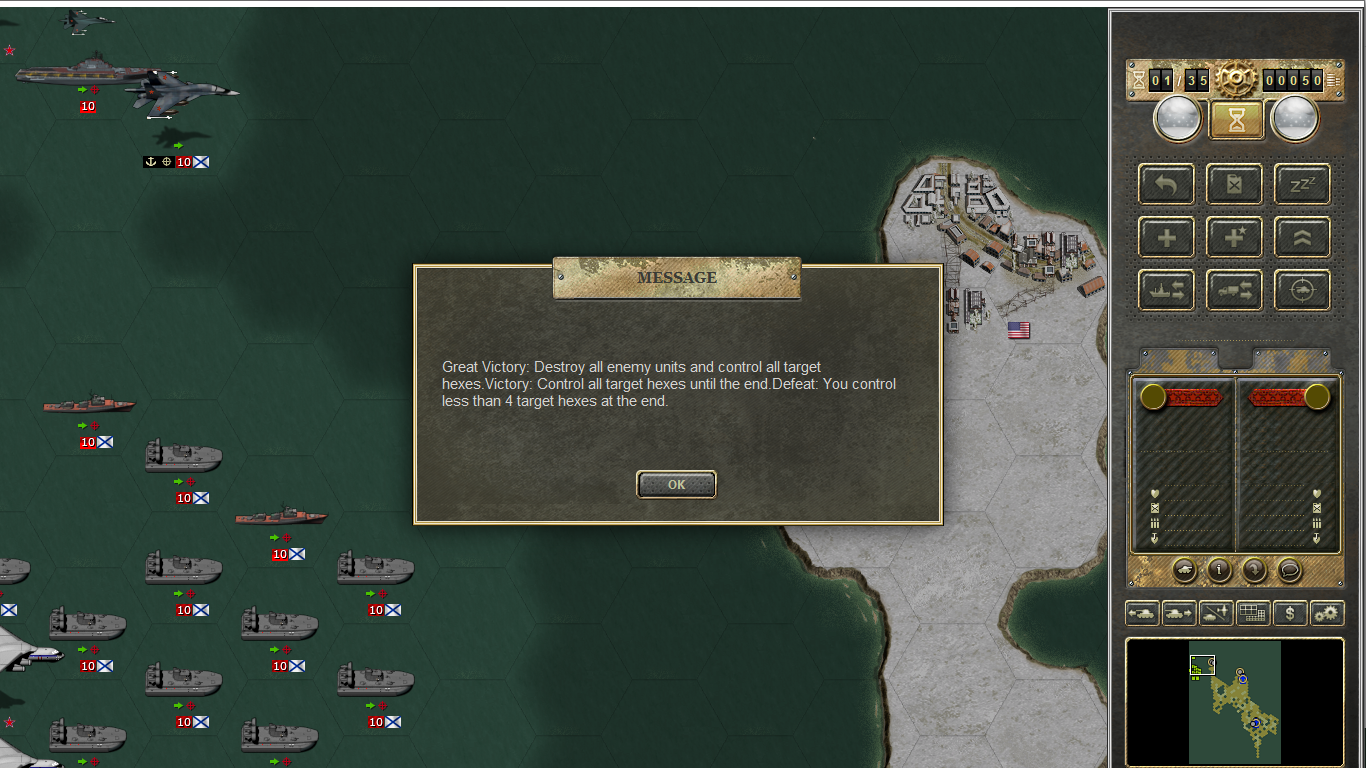Activate the tank crosshair target button
The height and width of the screenshot is (768, 1366).
pos(1302,290)
